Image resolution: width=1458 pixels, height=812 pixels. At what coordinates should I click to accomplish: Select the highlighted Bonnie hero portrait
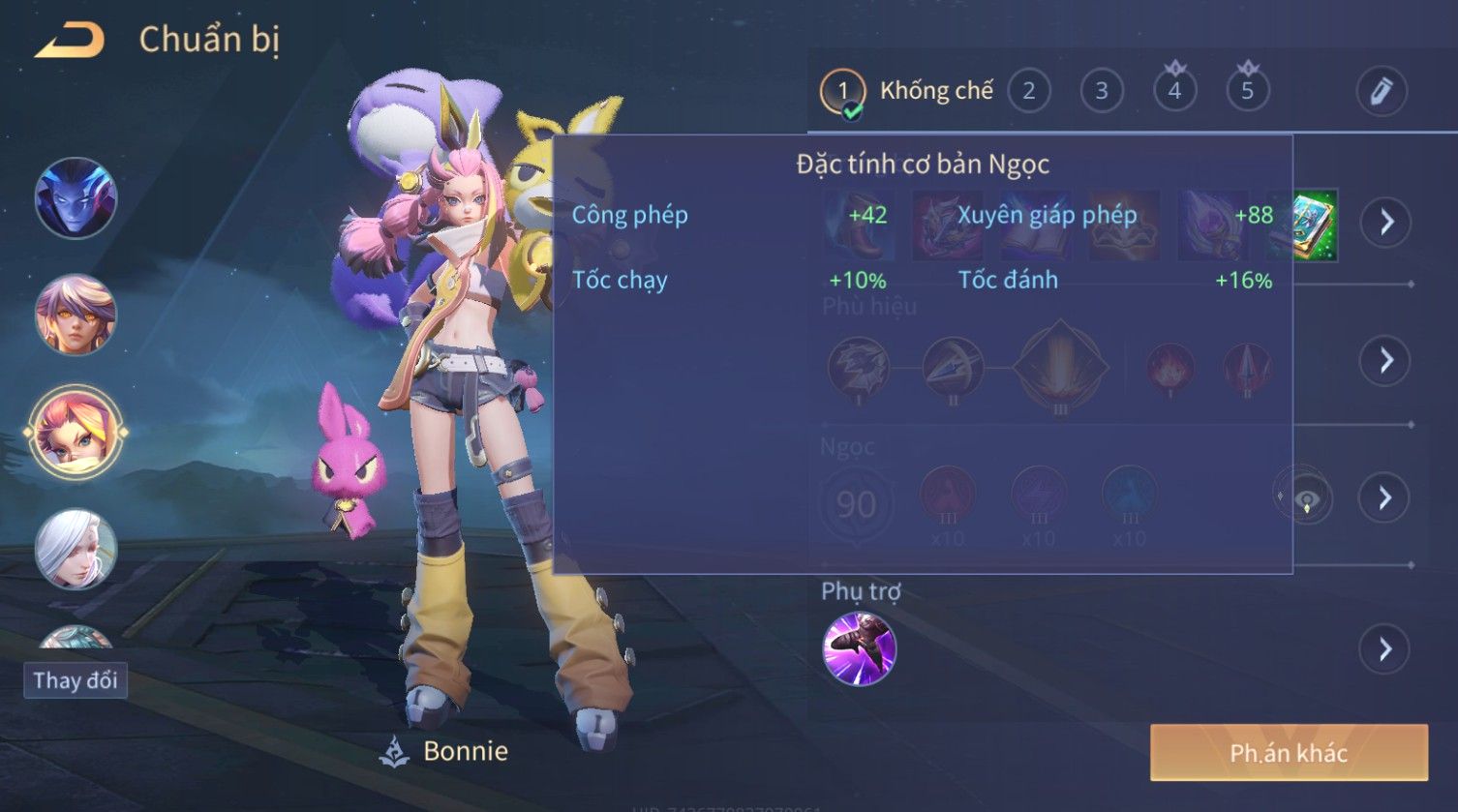[x=76, y=432]
